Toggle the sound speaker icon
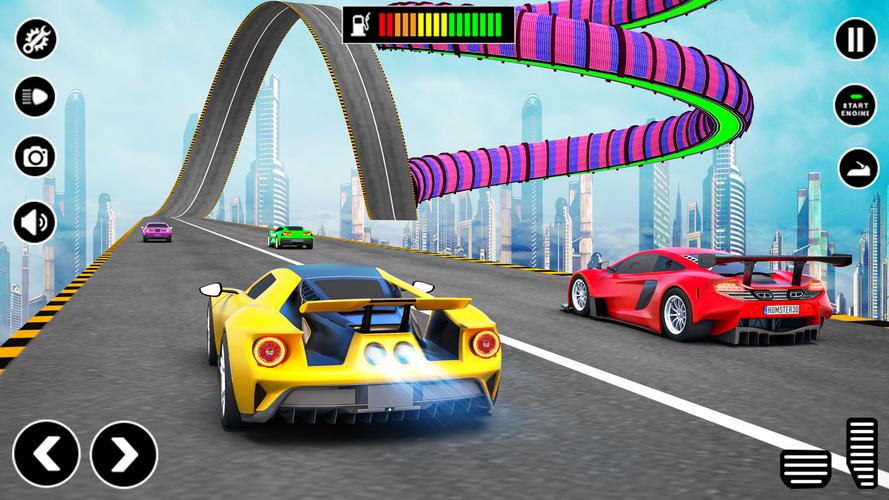Viewport: 889px width, 500px height. (35, 220)
